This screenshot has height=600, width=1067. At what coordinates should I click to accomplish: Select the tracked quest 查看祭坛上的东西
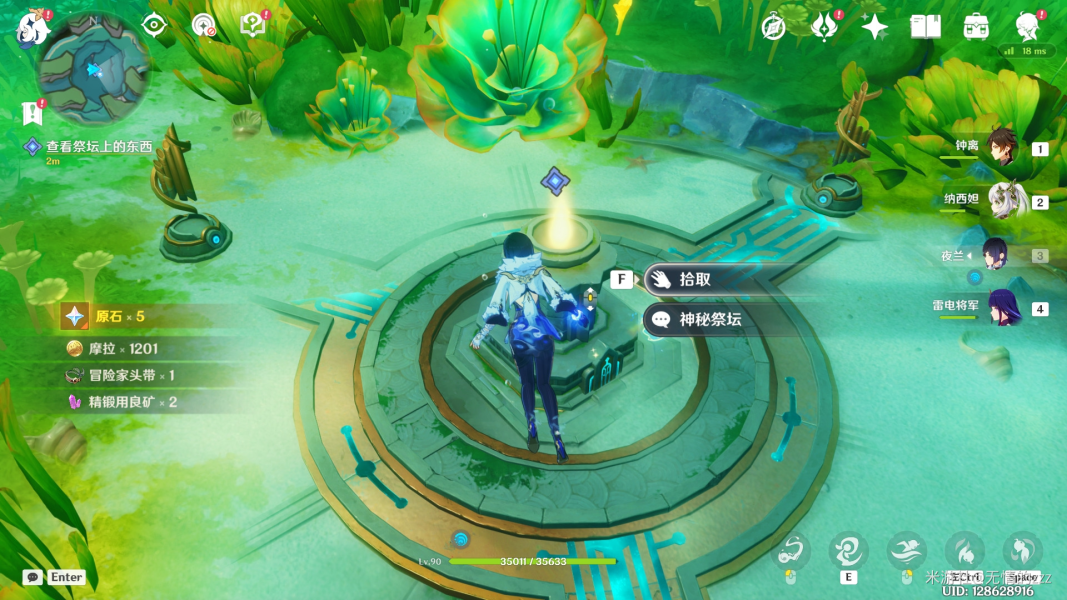tap(98, 147)
